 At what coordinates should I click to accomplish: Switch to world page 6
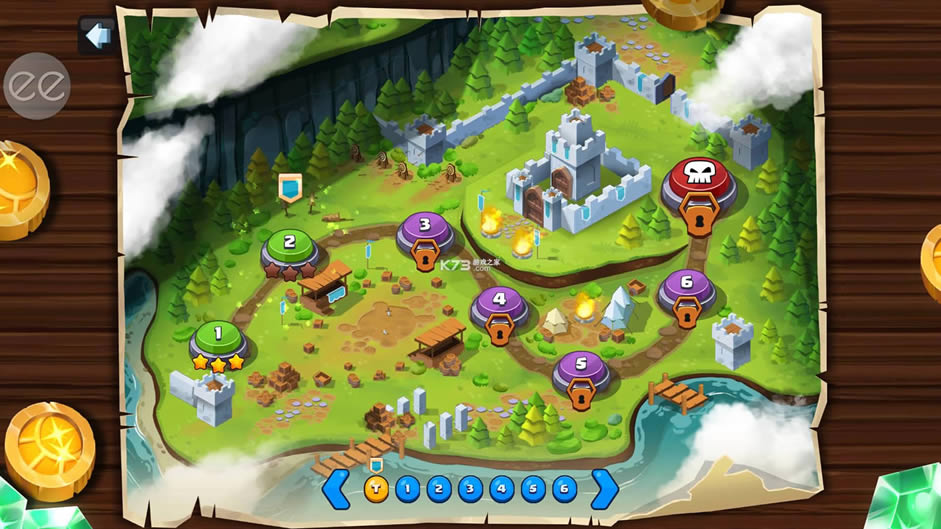pyautogui.click(x=565, y=489)
